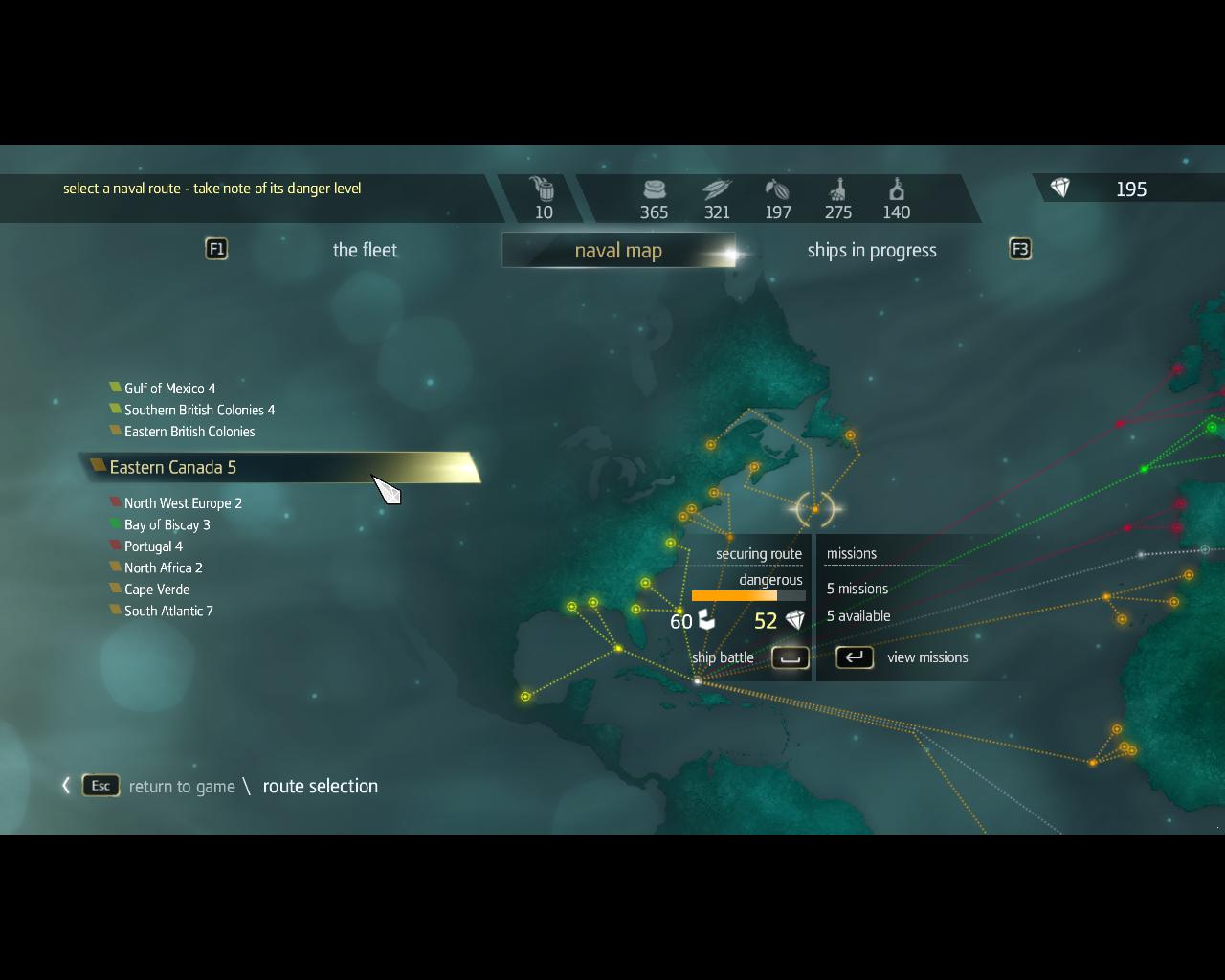
Task: Select Eastern British Colonies route
Action: [x=189, y=432]
